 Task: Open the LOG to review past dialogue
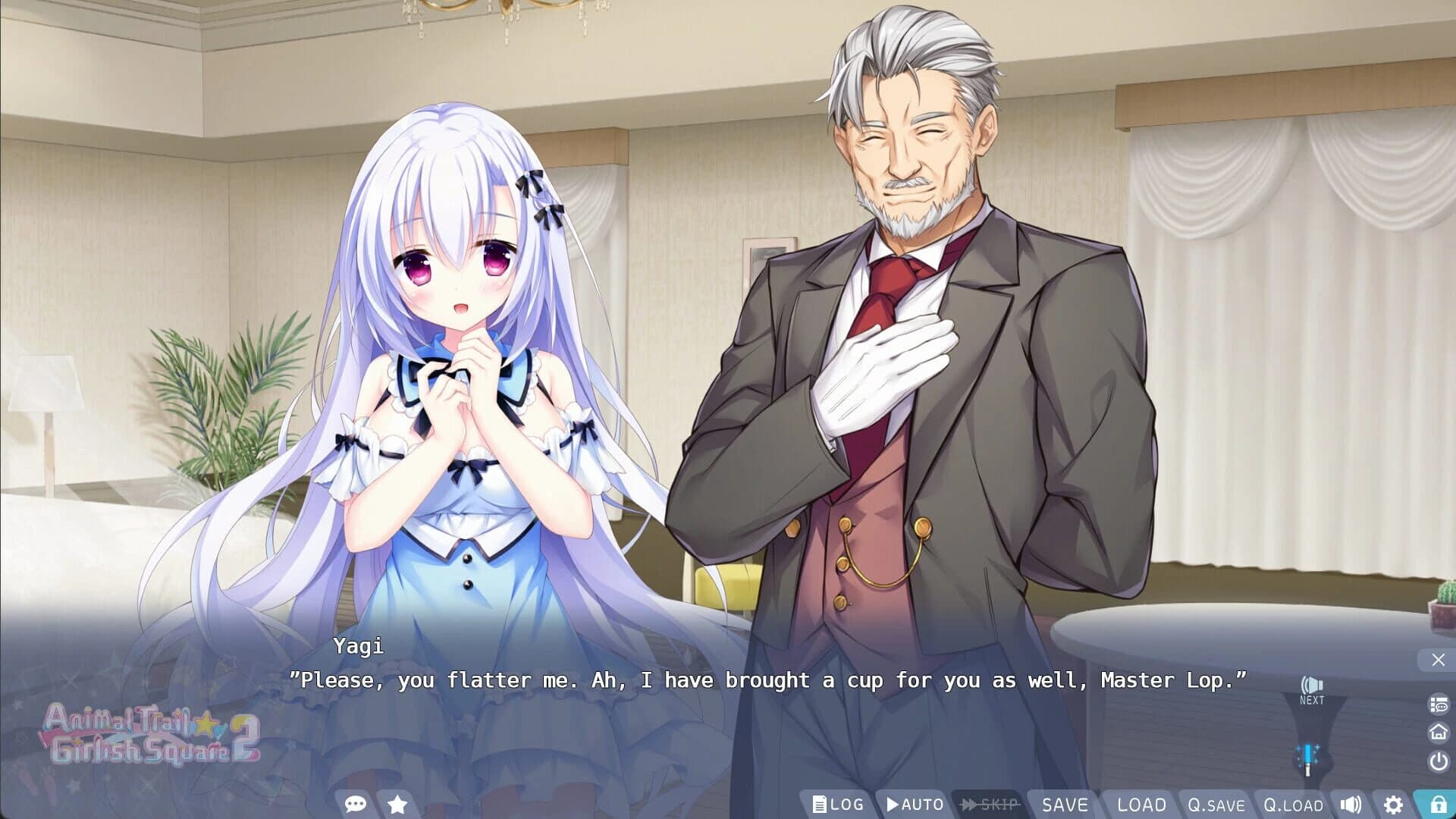(x=836, y=805)
